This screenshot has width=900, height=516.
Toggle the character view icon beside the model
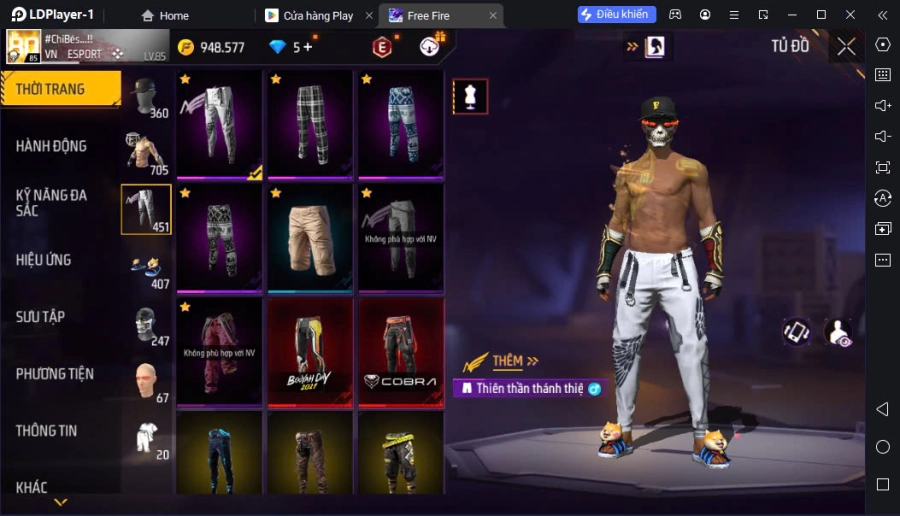838,333
